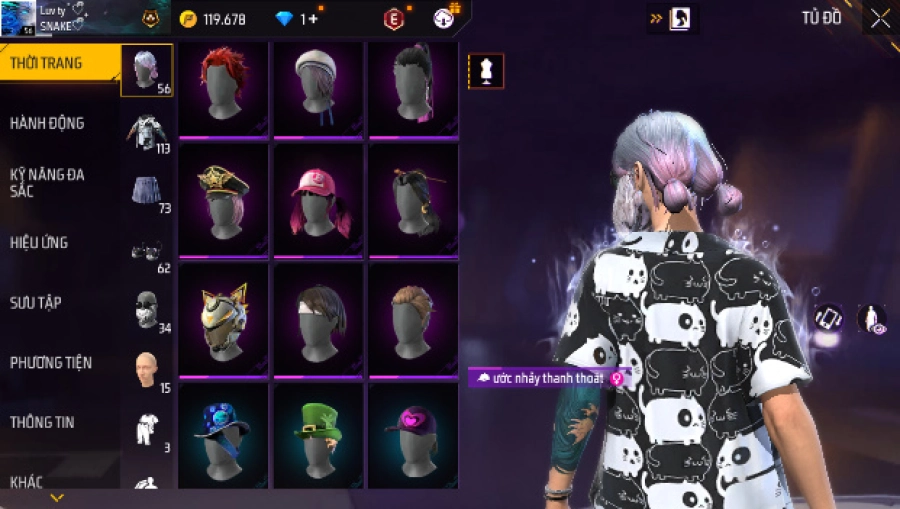The height and width of the screenshot is (509, 900).
Task: Select the red spiky hair item
Action: (223, 88)
